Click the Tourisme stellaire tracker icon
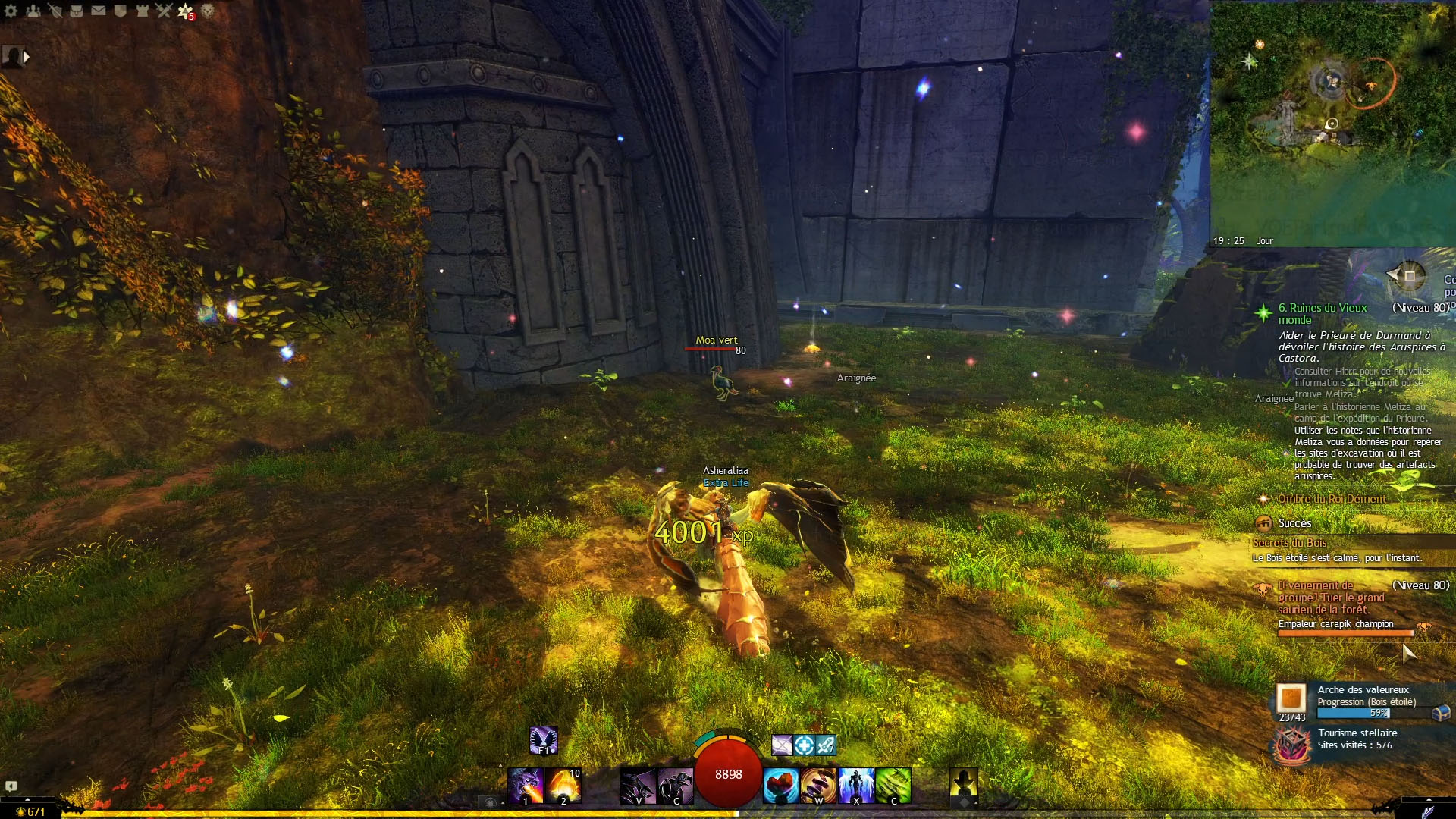This screenshot has height=819, width=1456. click(1291, 744)
